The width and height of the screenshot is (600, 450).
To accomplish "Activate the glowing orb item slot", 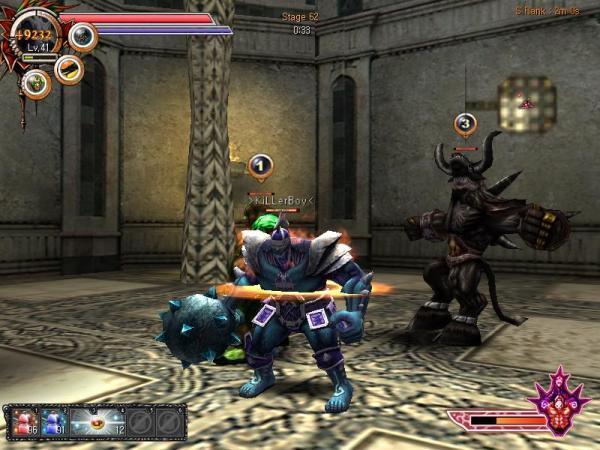I will (x=97, y=421).
